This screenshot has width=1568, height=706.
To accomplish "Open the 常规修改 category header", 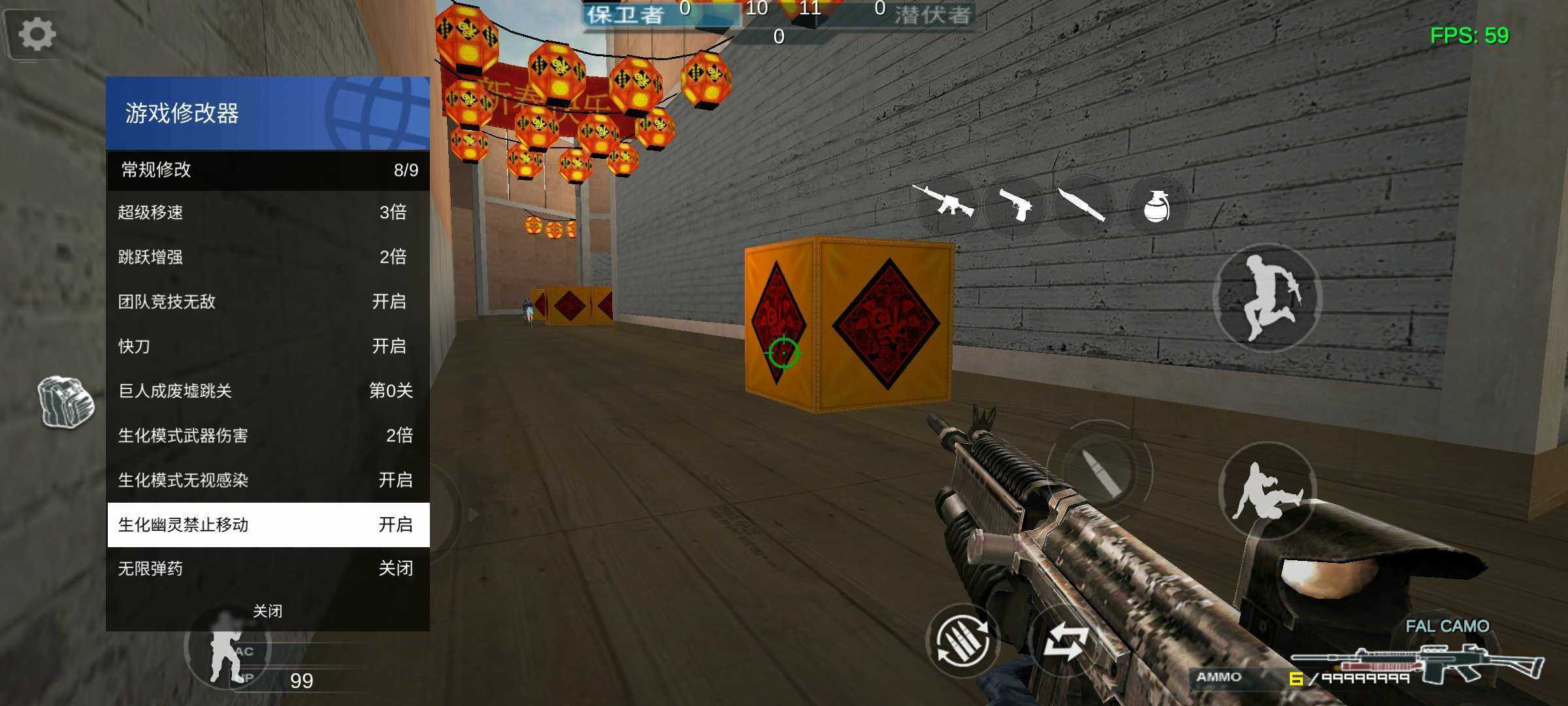I will (268, 170).
